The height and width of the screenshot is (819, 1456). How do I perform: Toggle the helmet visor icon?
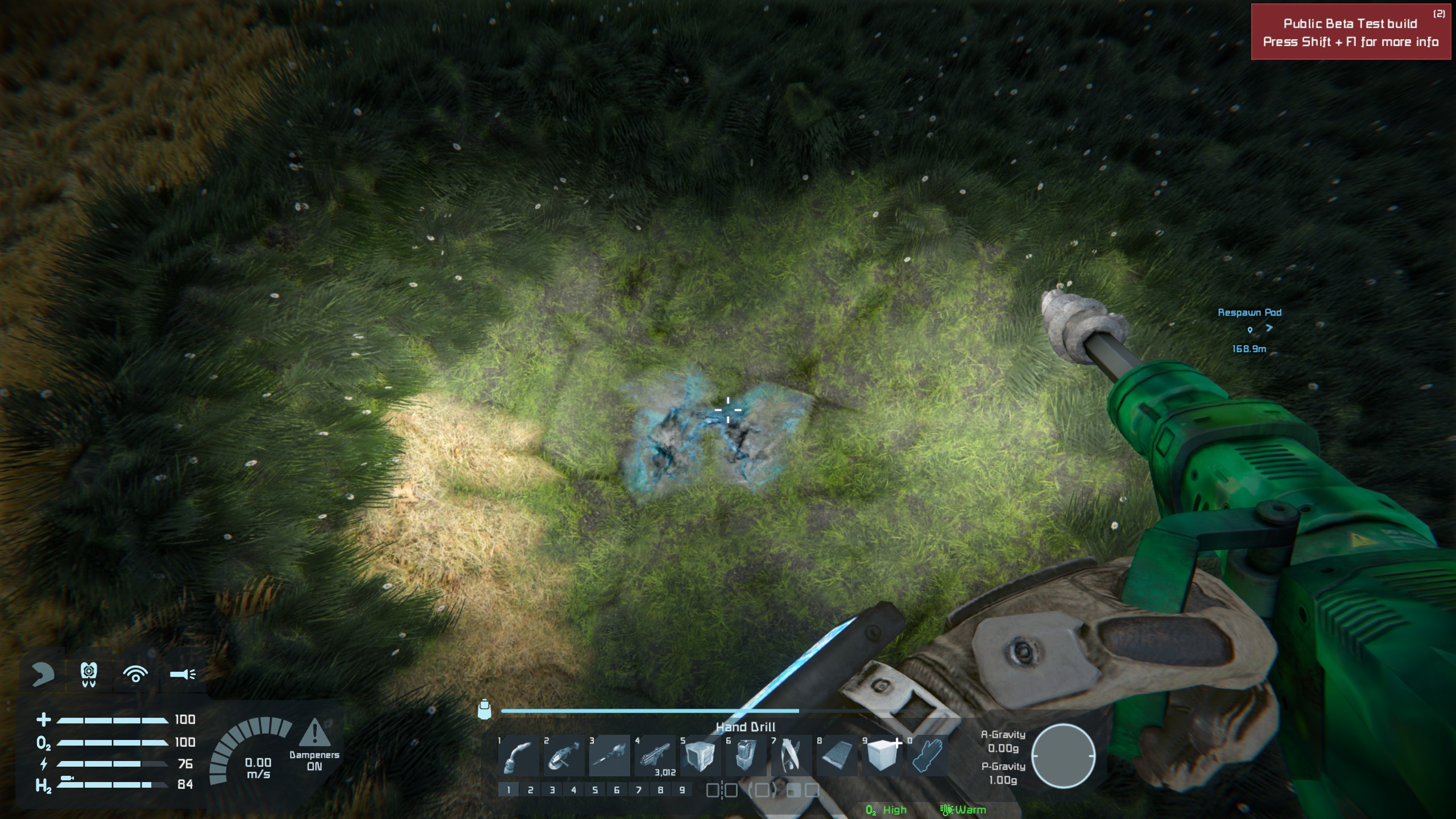point(43,675)
